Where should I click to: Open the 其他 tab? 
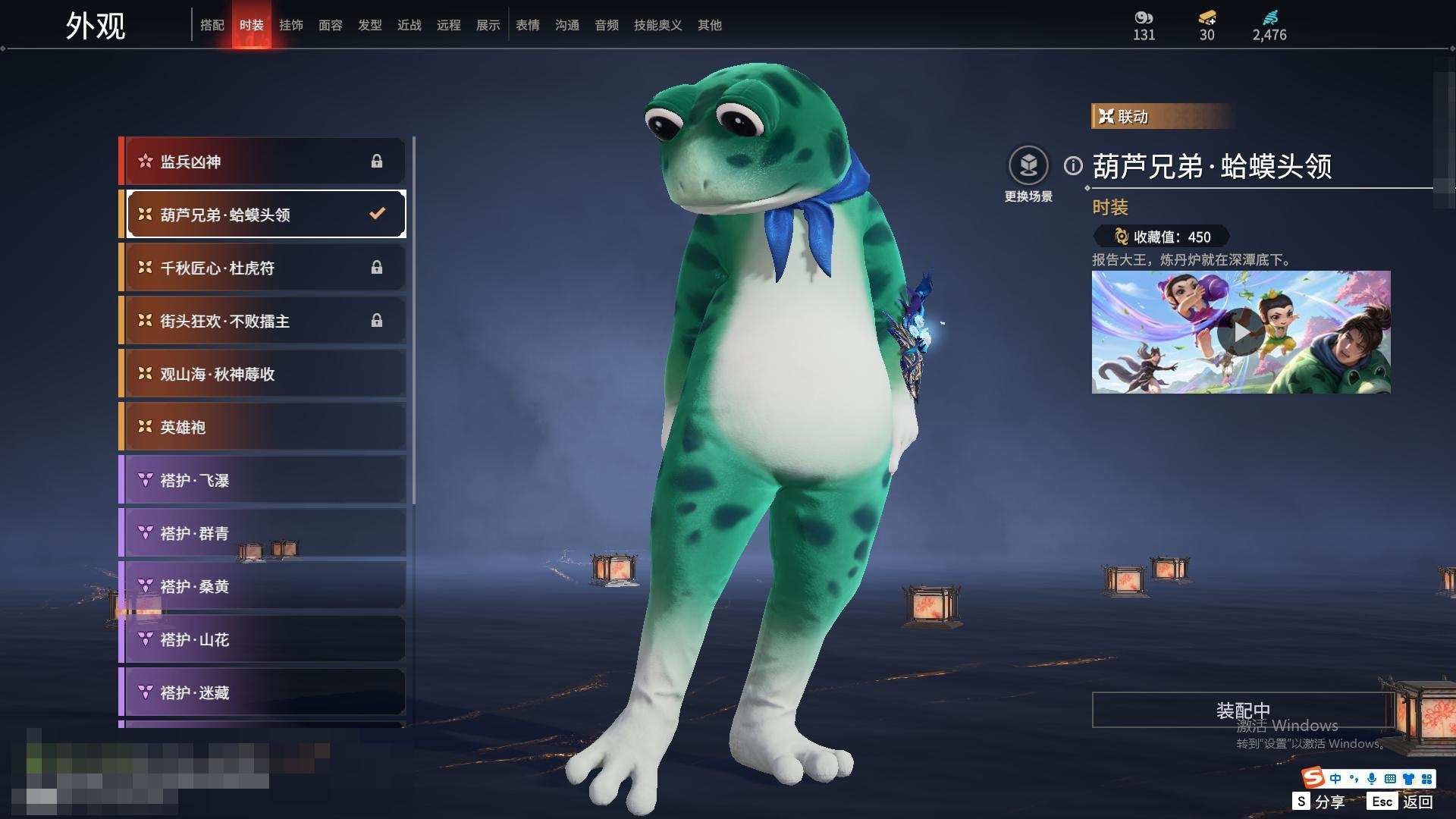(x=710, y=25)
